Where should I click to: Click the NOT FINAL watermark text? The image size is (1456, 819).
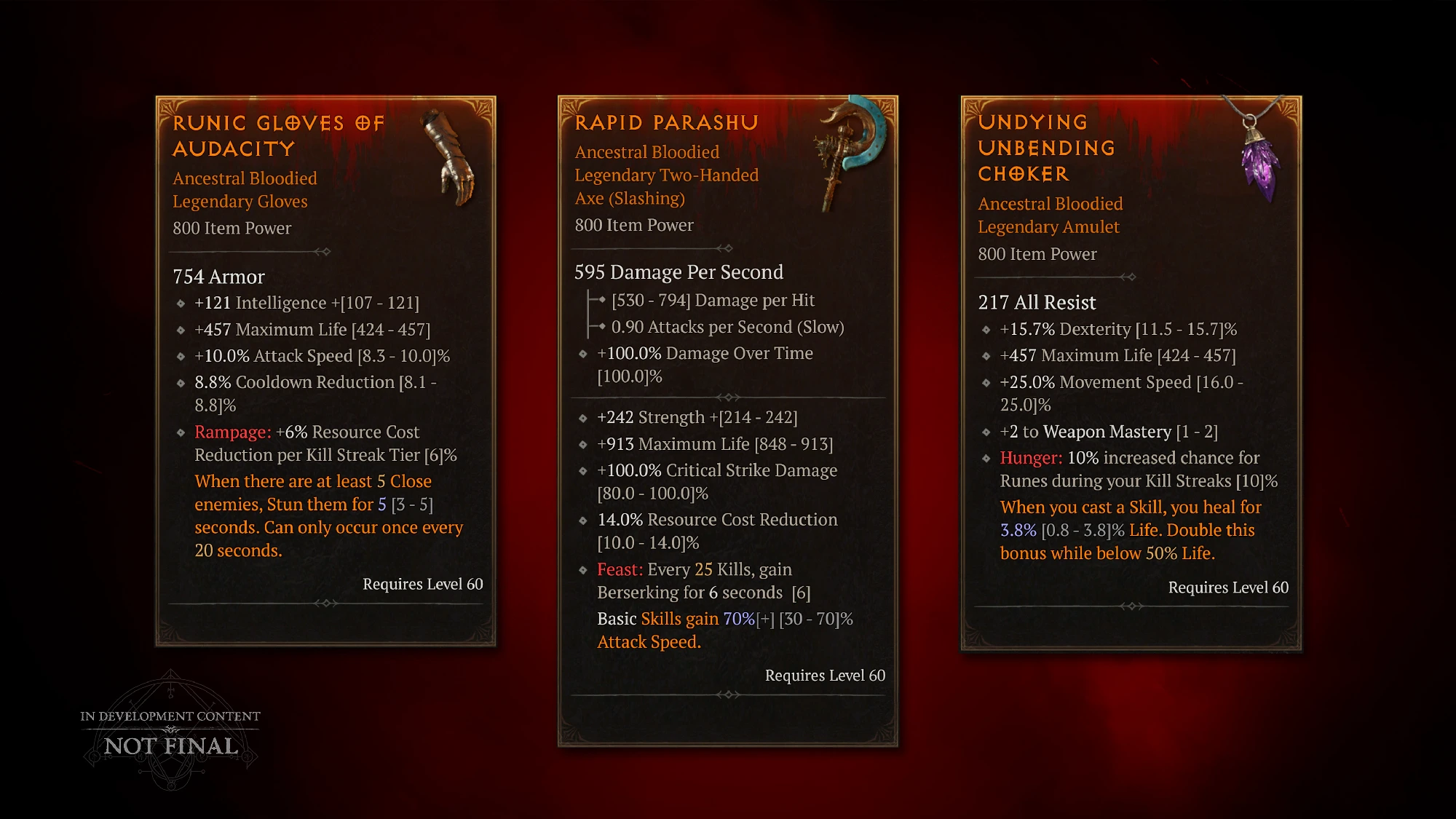pyautogui.click(x=169, y=746)
